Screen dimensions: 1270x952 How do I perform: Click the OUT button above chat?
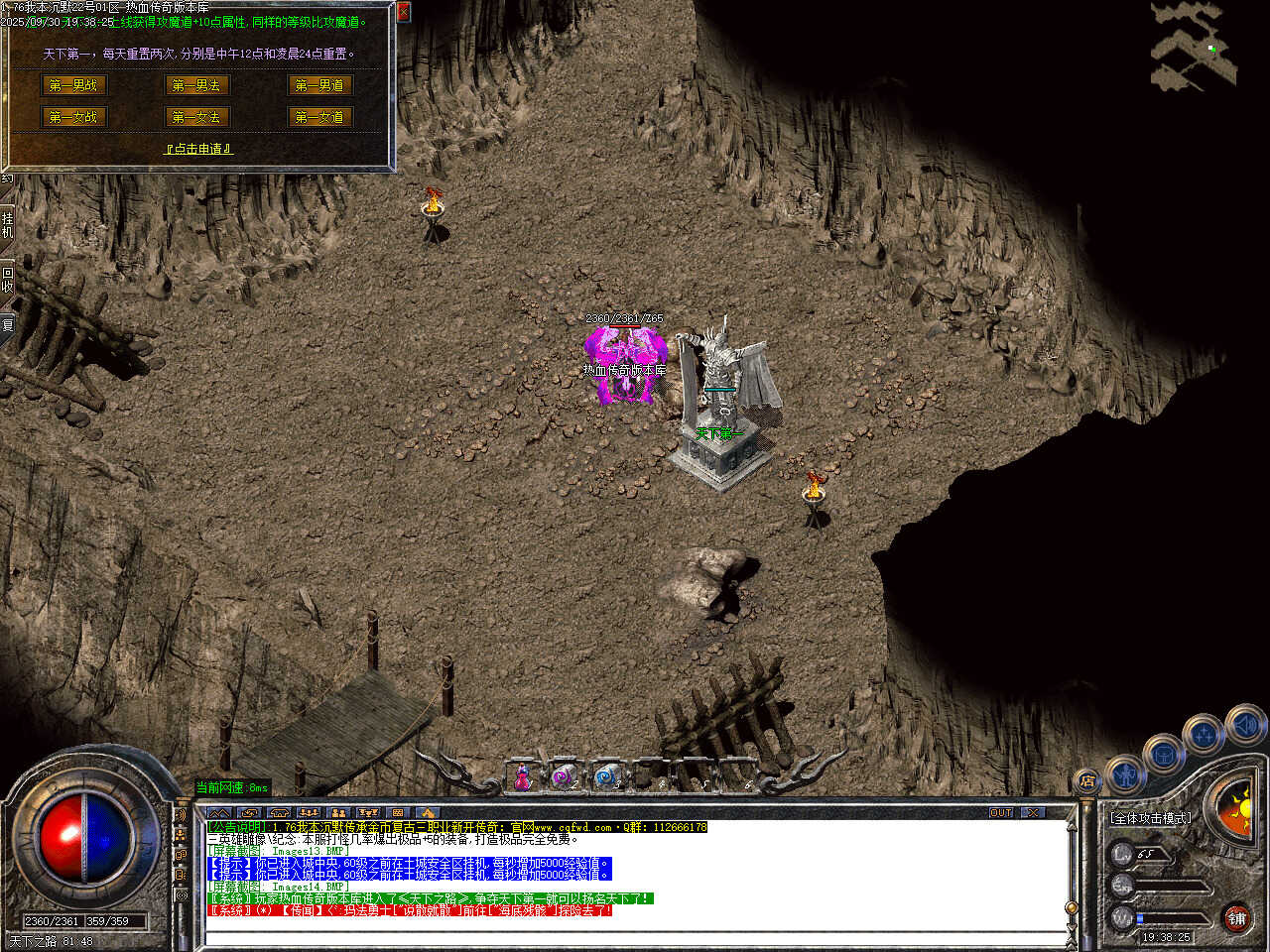(1001, 813)
